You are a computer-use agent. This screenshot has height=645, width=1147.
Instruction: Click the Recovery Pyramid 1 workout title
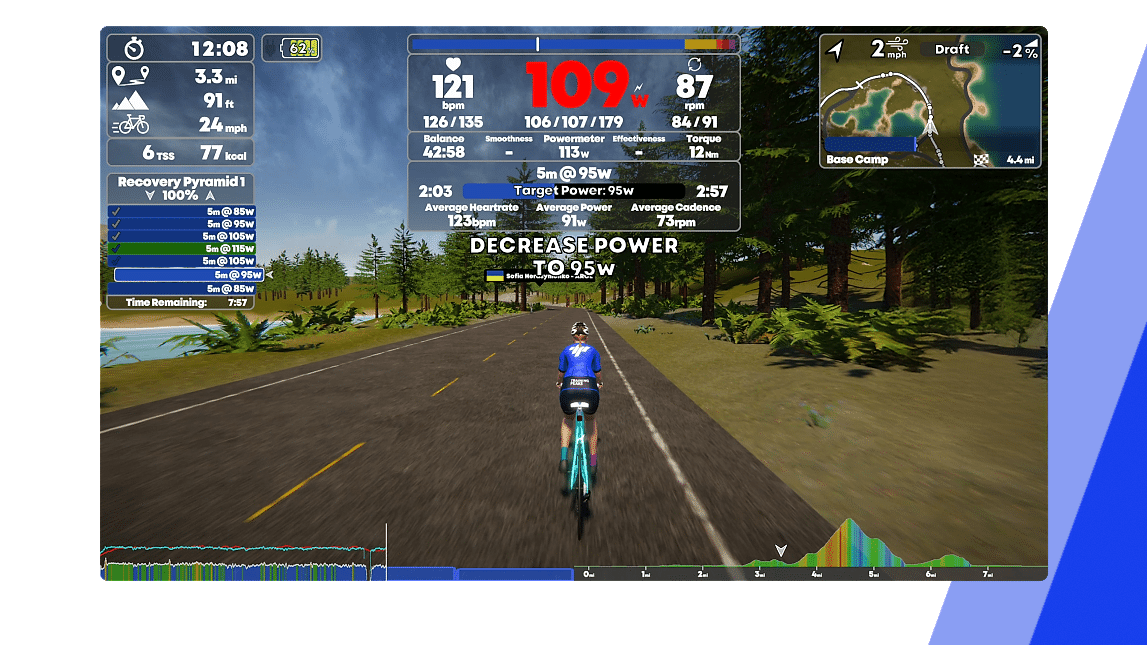coord(180,182)
